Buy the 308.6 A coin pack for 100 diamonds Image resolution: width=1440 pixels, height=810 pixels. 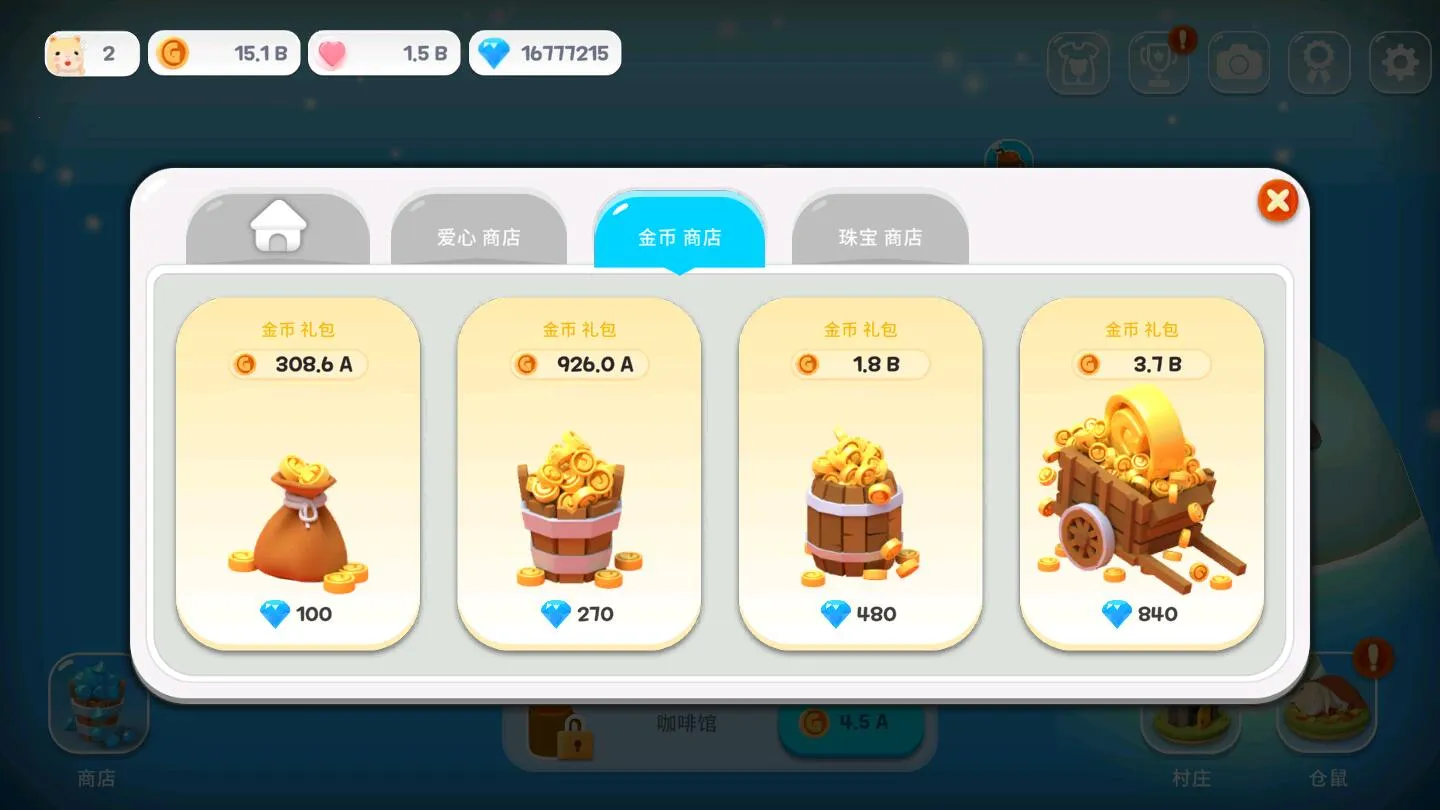pos(297,475)
